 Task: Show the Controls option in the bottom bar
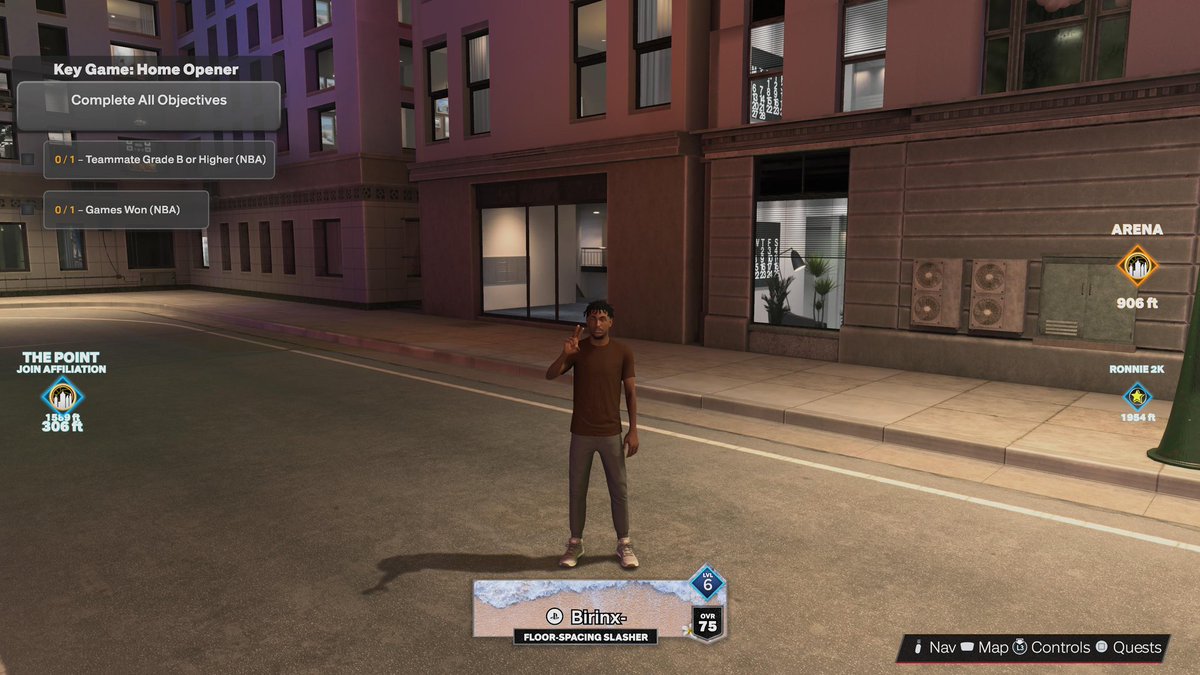pos(1050,648)
